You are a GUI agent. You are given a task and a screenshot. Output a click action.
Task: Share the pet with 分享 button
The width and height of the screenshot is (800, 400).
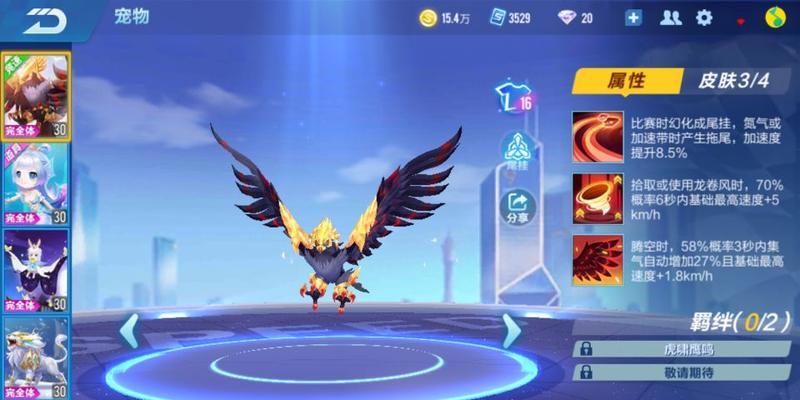click(518, 207)
